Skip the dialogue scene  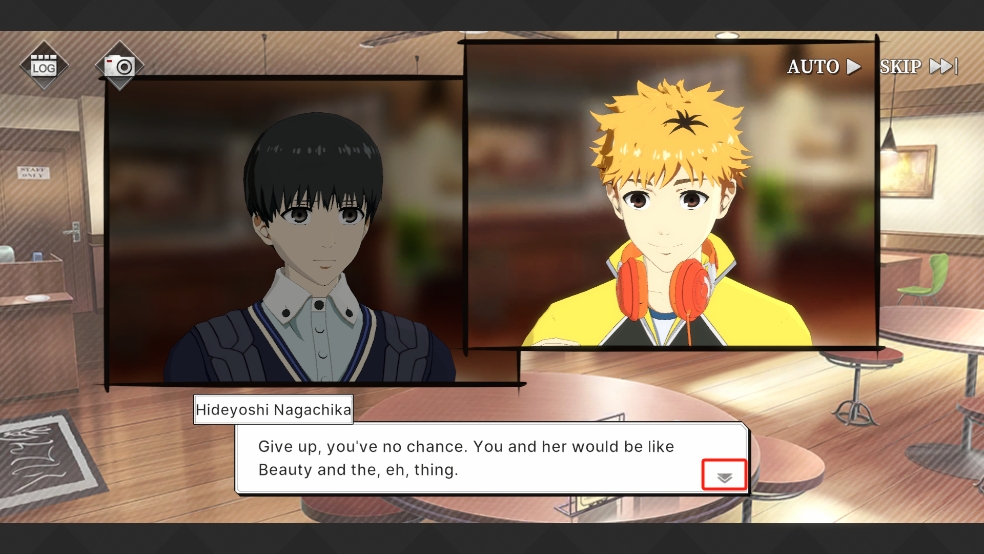pyautogui.click(x=918, y=67)
